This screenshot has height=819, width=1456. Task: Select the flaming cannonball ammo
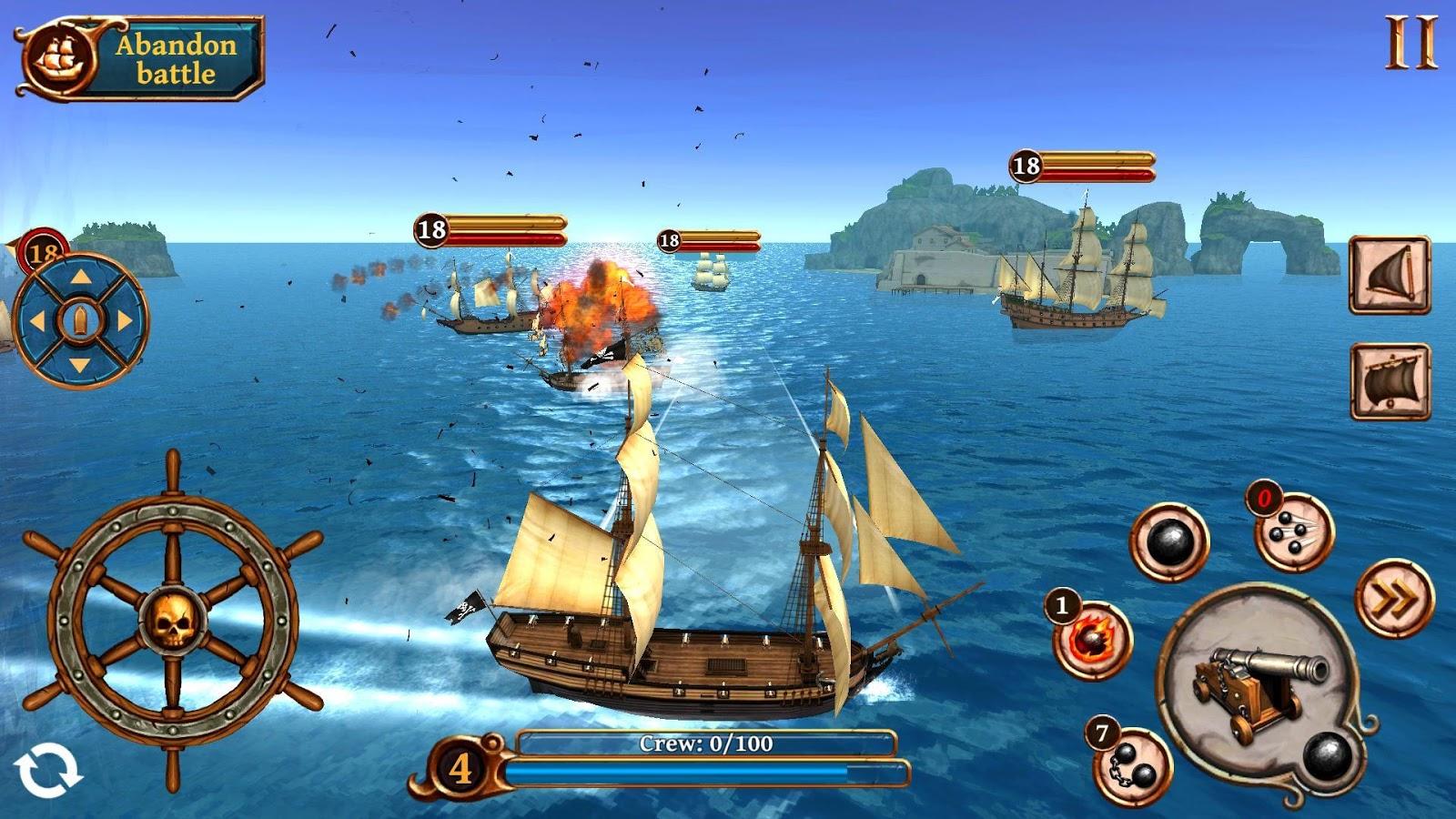pyautogui.click(x=1092, y=640)
